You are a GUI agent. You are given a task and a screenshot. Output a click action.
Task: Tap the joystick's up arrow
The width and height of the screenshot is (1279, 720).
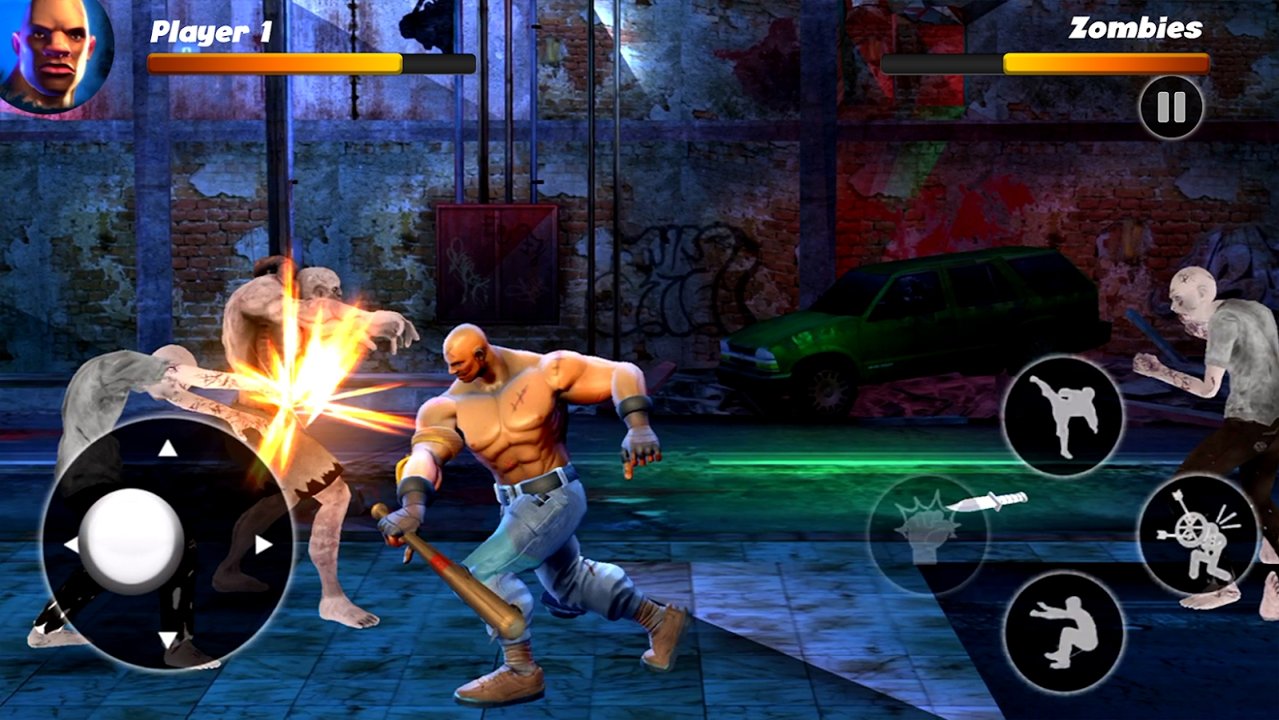pyautogui.click(x=167, y=449)
